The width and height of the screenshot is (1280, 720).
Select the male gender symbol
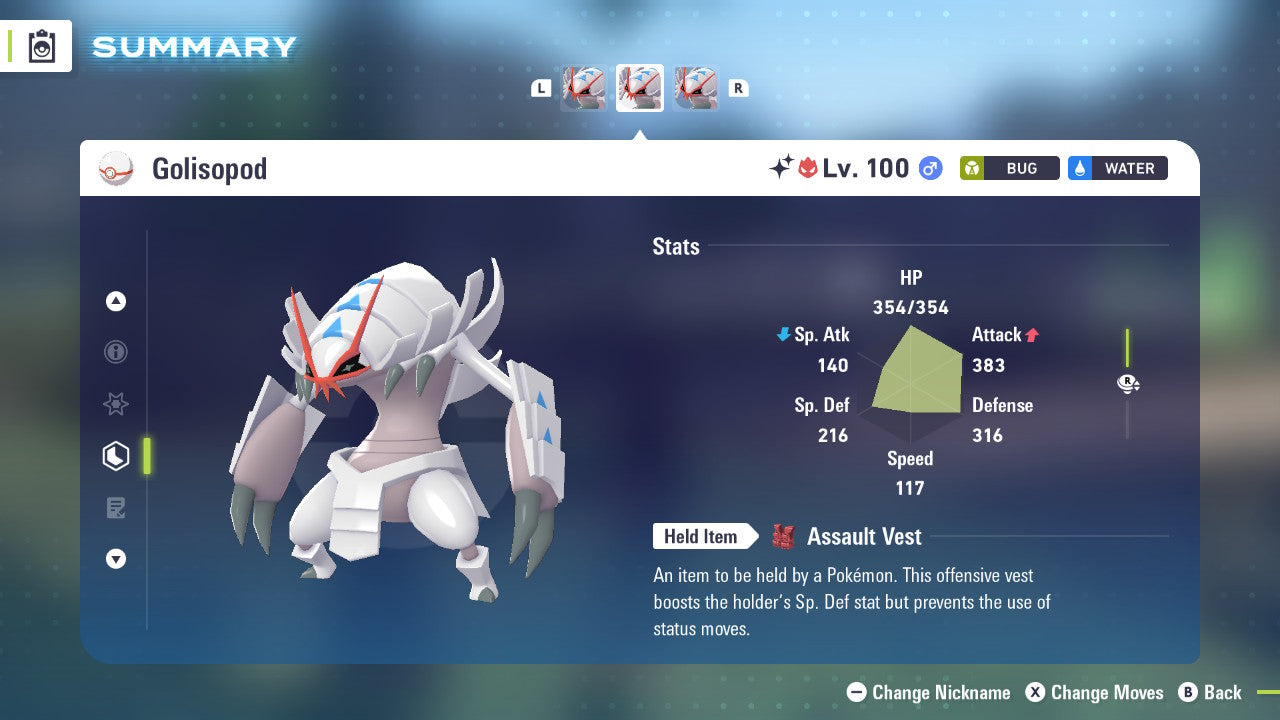pos(929,168)
